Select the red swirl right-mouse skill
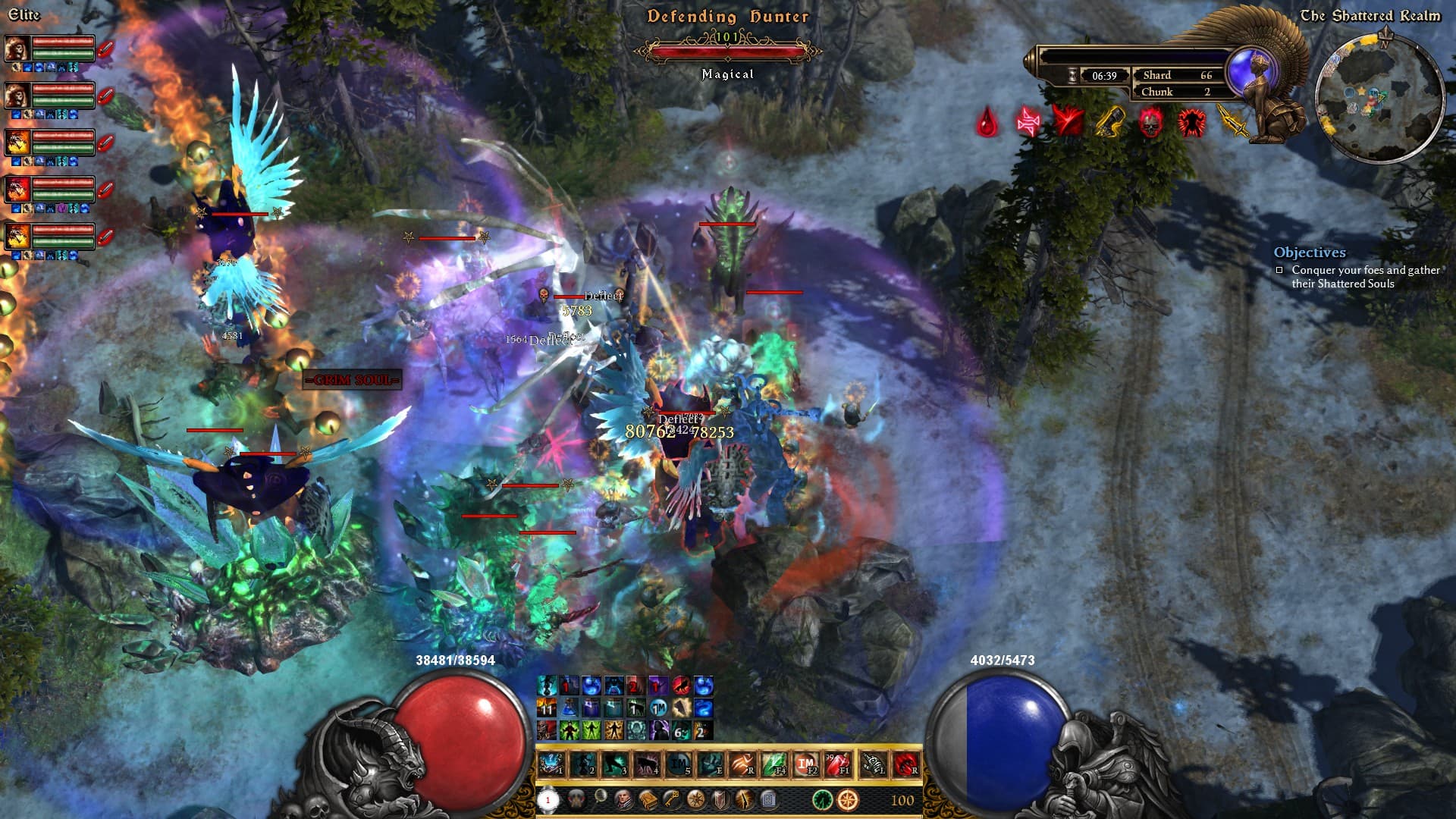This screenshot has height=819, width=1456. point(905,764)
